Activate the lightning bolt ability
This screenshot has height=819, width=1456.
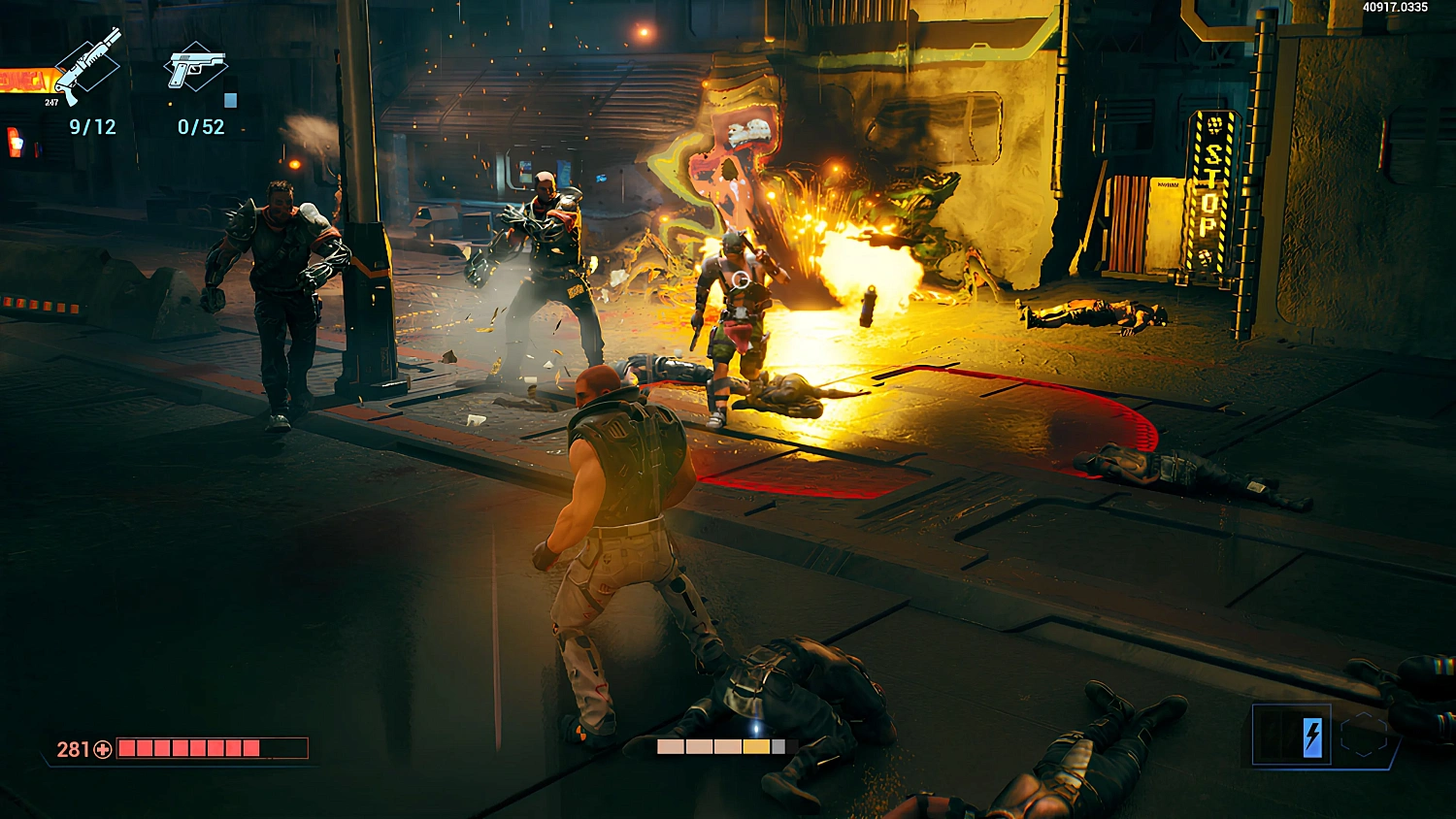click(1311, 737)
